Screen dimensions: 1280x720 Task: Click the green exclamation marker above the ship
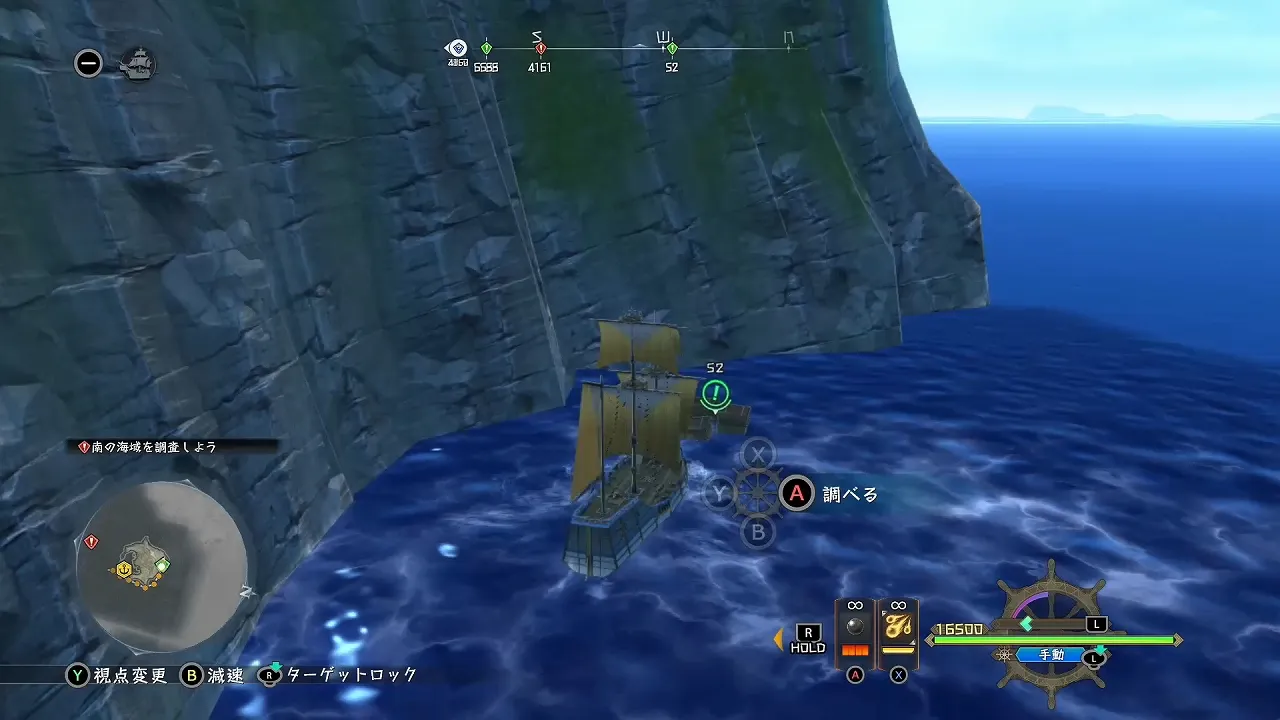717,395
